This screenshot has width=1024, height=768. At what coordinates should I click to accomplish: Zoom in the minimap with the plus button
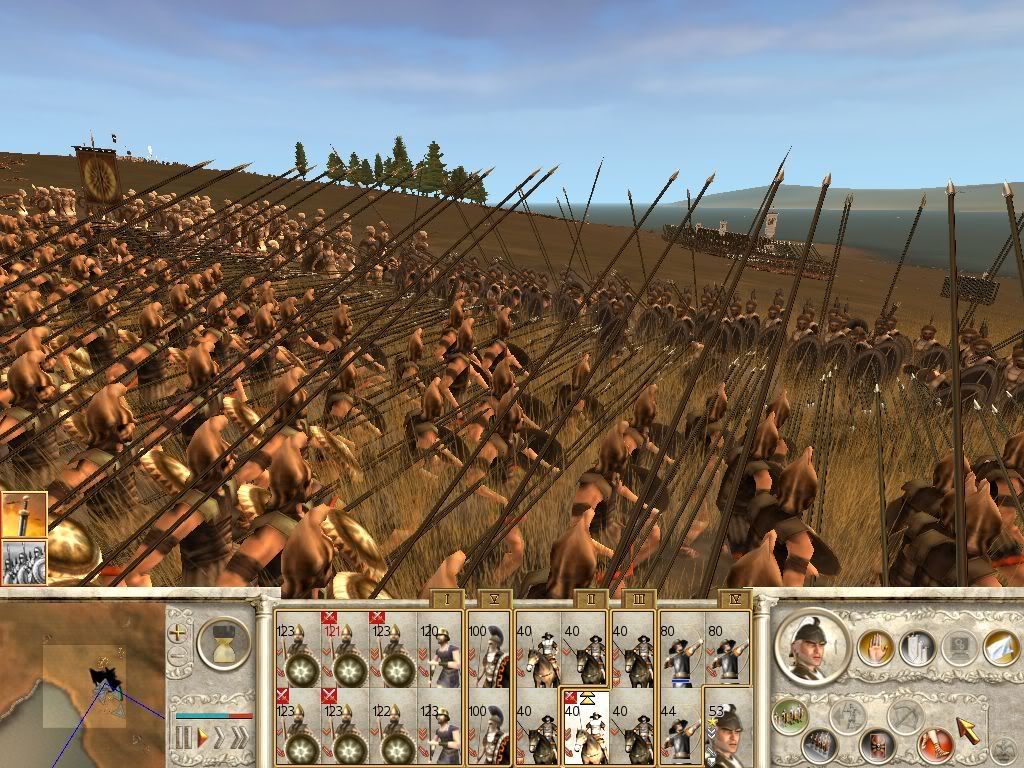point(178,632)
